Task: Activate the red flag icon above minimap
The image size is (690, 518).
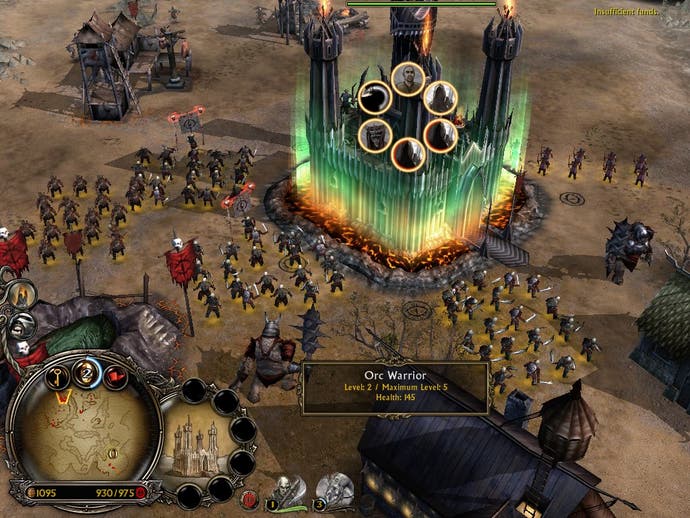Action: coord(115,379)
